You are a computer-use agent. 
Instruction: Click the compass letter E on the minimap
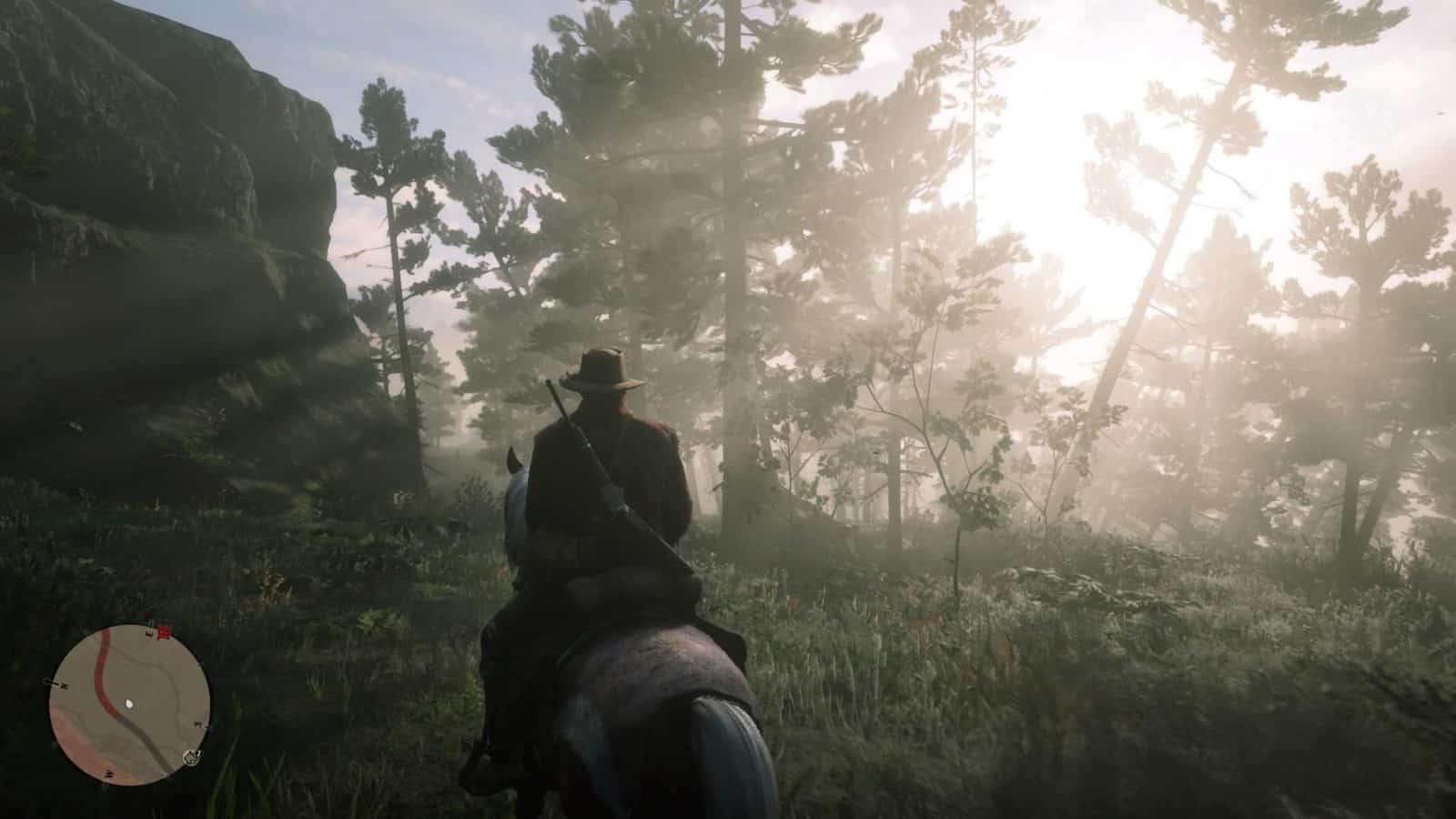click(x=148, y=634)
